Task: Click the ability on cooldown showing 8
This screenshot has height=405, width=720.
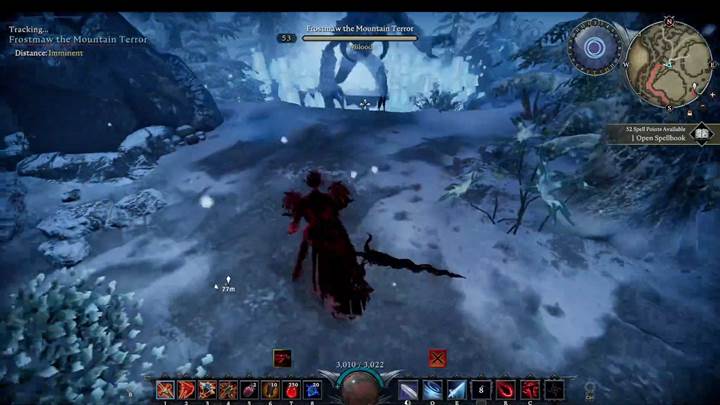Action: (482, 389)
